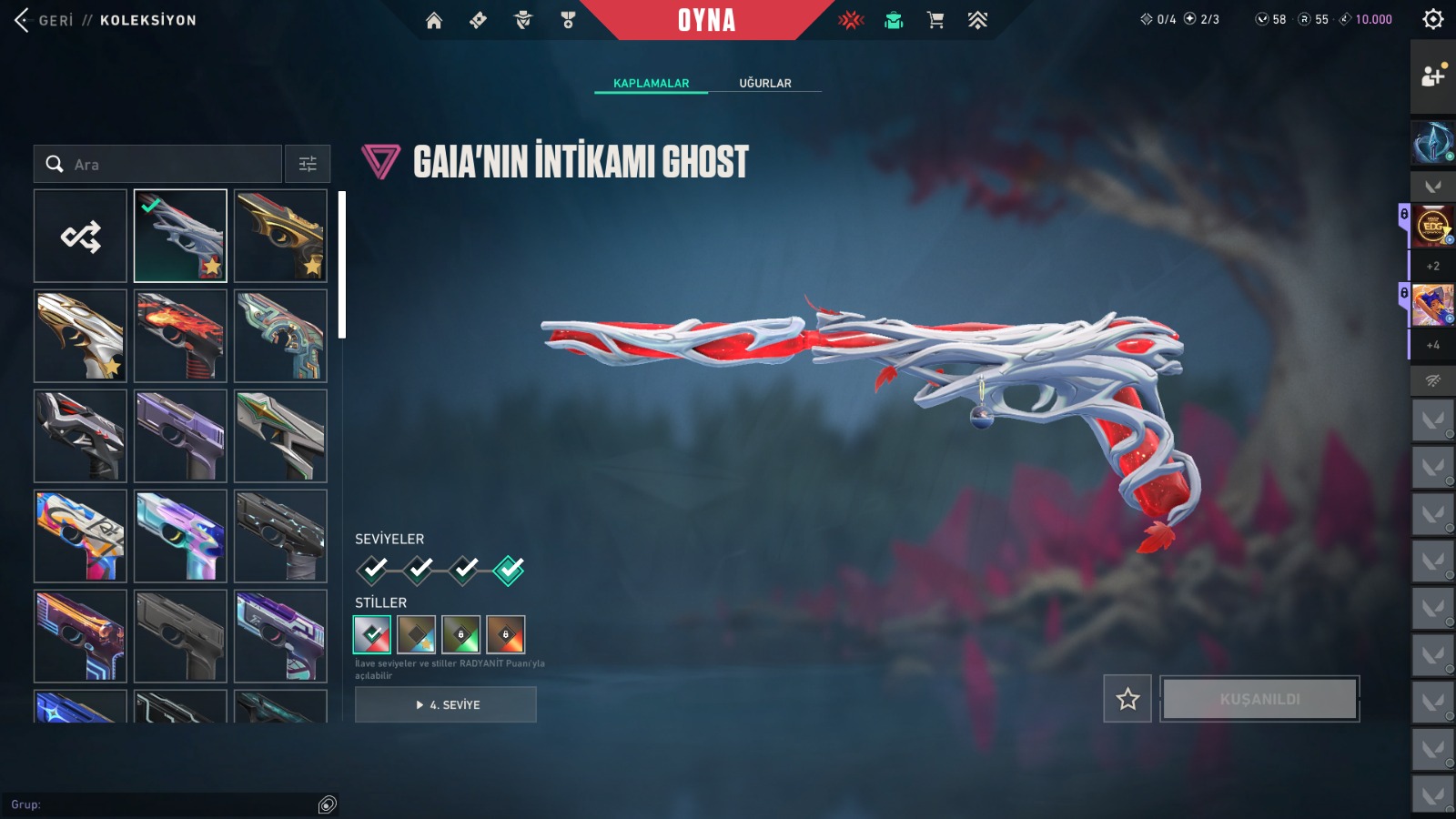Viewport: 1456px width, 819px height.
Task: Pick the red flame Ghost skin
Action: click(x=180, y=336)
